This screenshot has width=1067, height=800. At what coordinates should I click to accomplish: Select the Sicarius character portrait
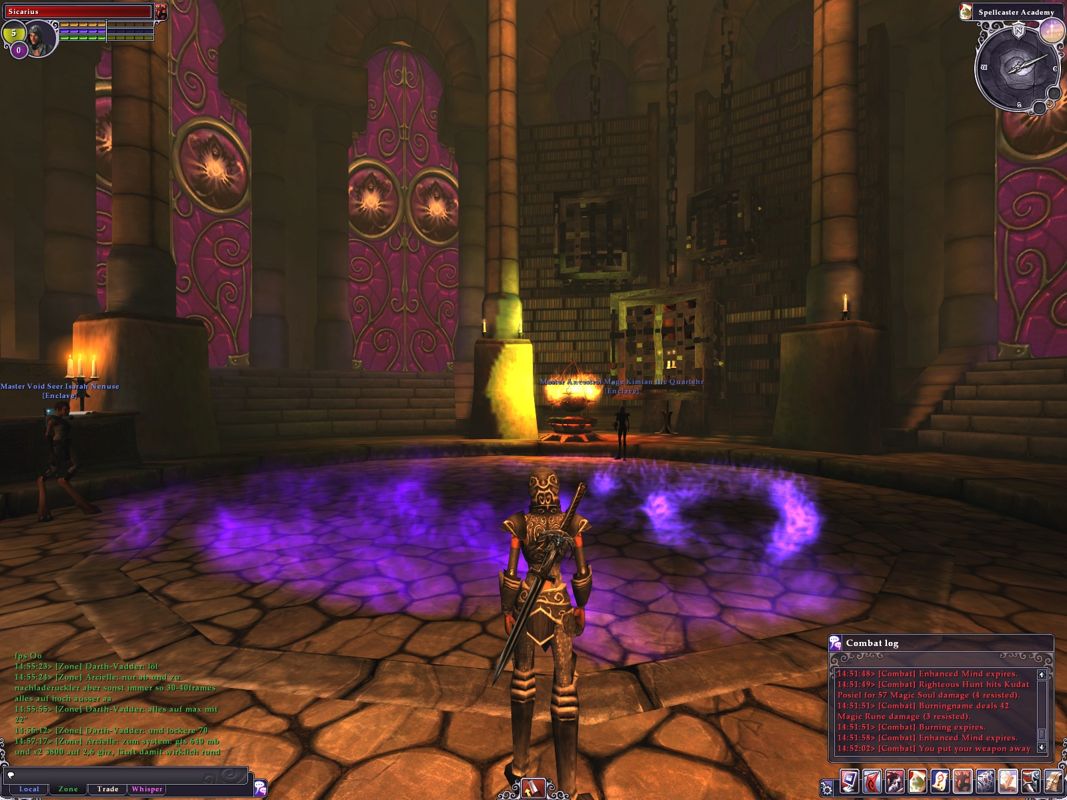(x=40, y=39)
